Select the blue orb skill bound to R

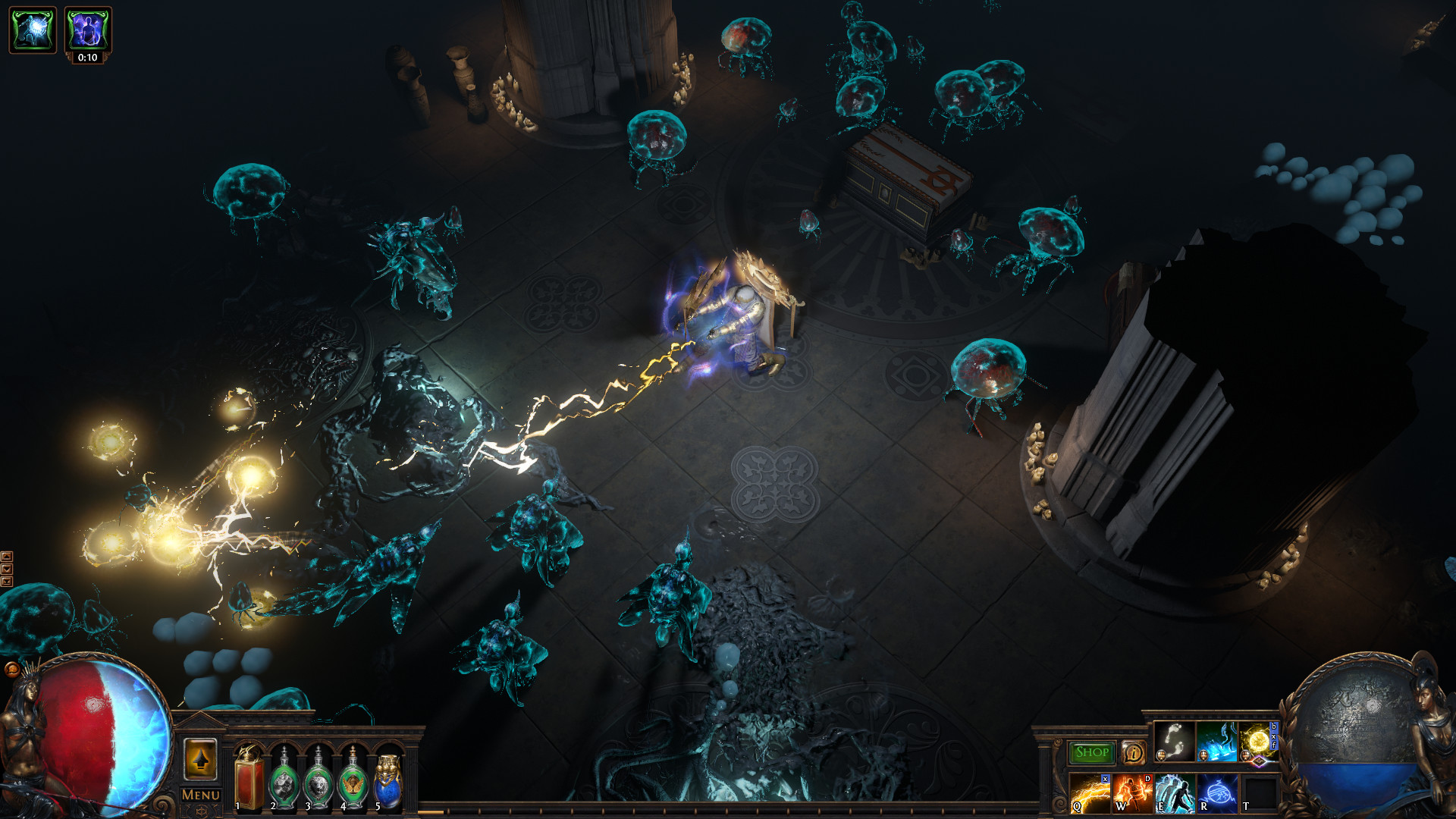tap(1218, 793)
